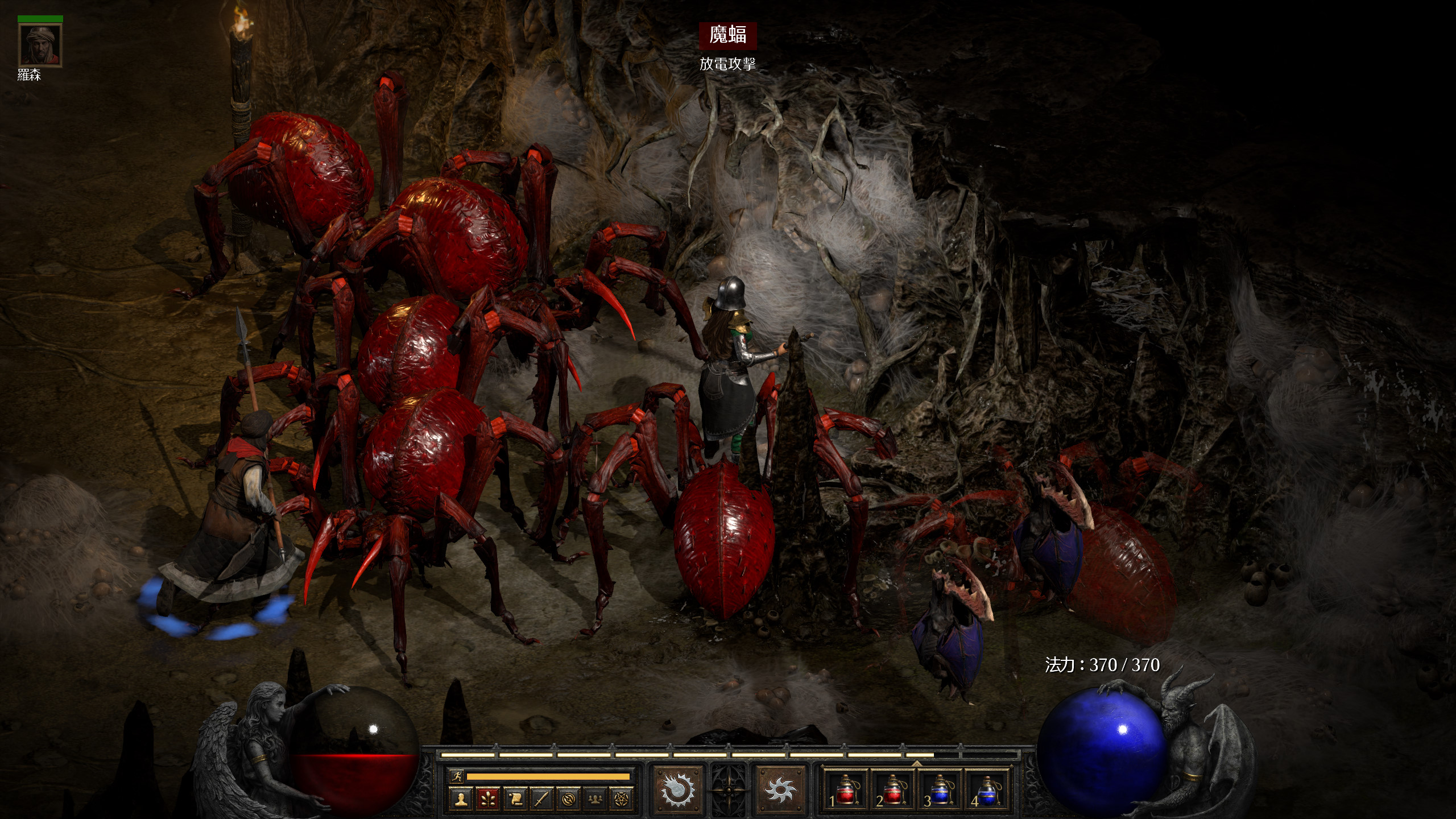Select the mercenary portrait of 羅森
The width and height of the screenshot is (1456, 819).
coord(40,45)
